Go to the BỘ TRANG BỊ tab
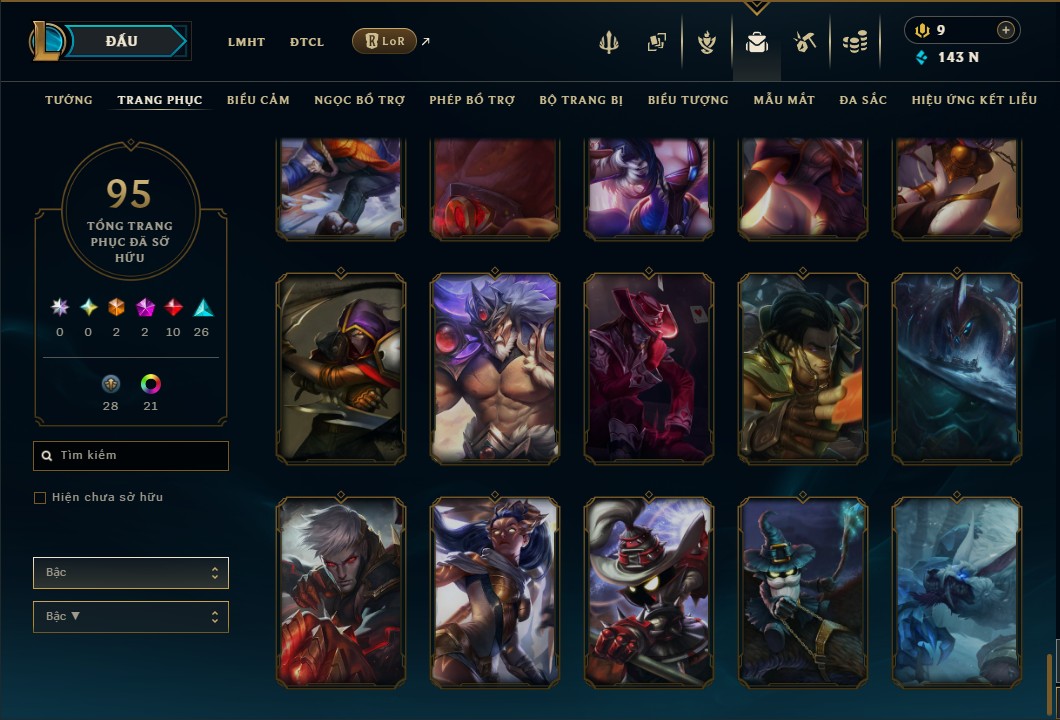The width and height of the screenshot is (1060, 720). pyautogui.click(x=581, y=100)
